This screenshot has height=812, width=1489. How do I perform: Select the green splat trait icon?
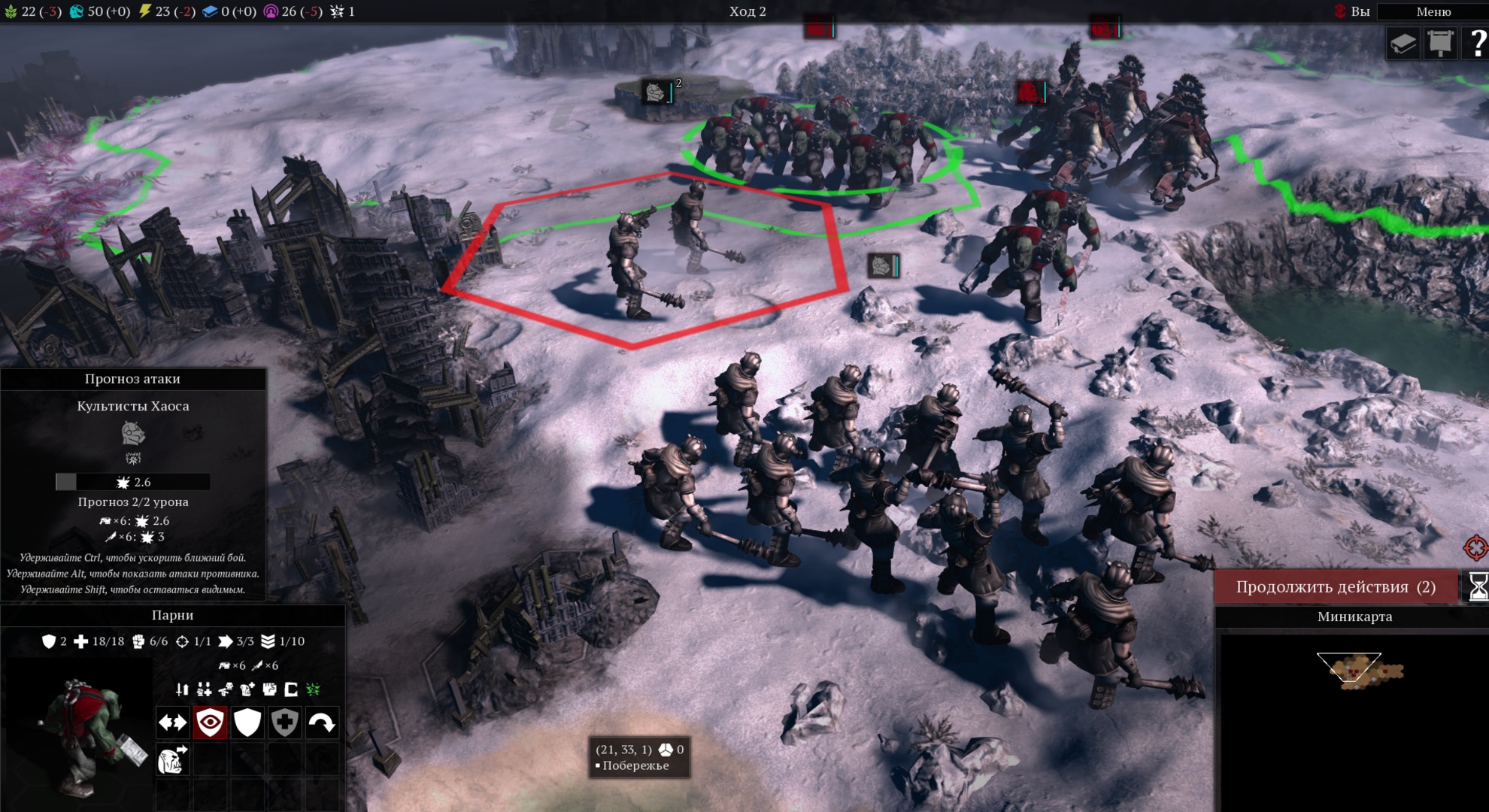[x=313, y=689]
